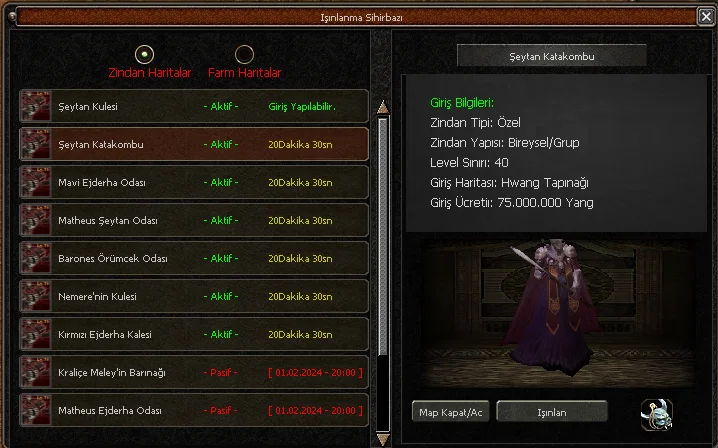This screenshot has width=718, height=448.
Task: Select Matheus Şeytan Odası dungeon
Action: [194, 220]
